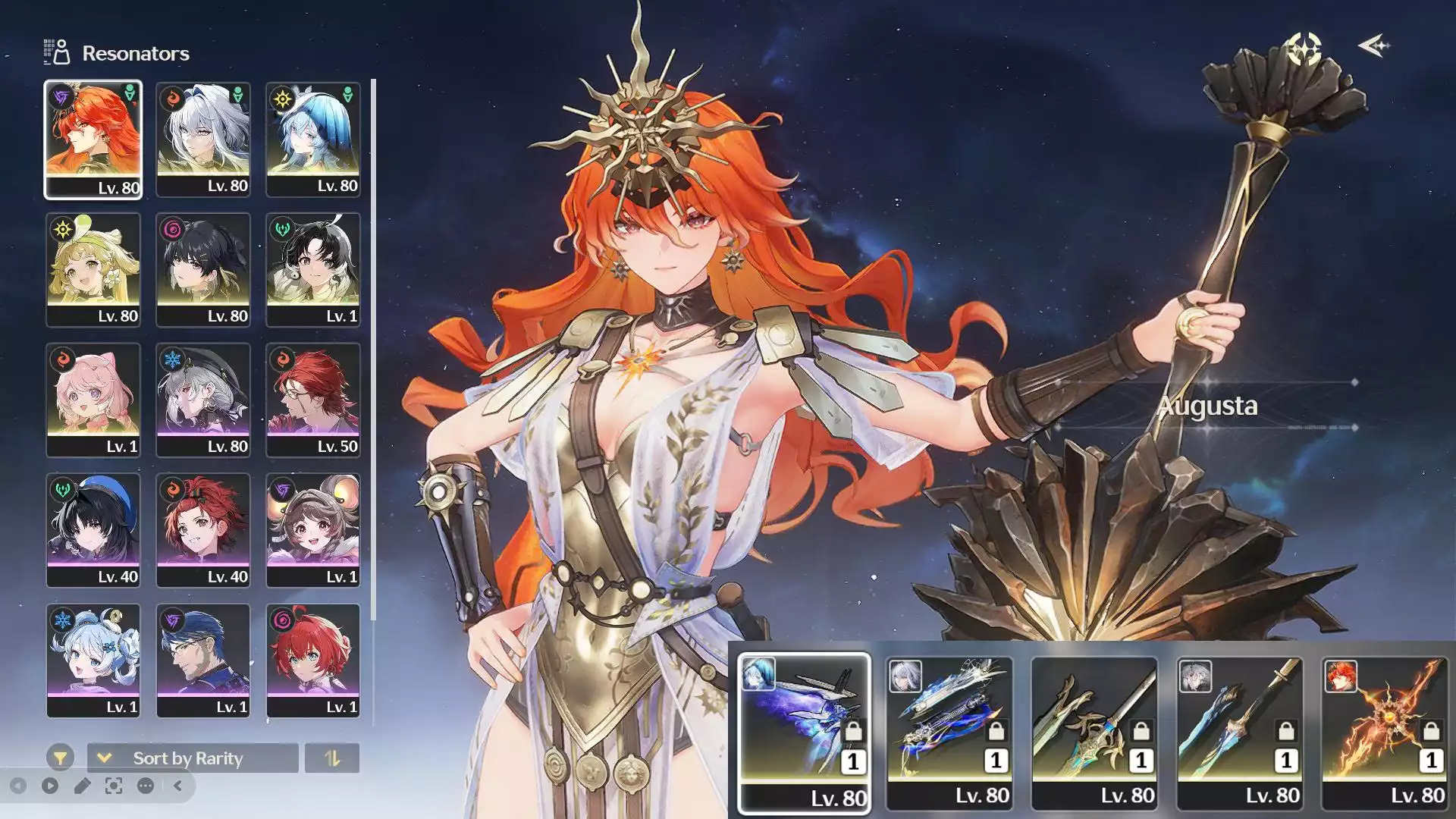Screen dimensions: 1456x819
Task: Choose the white-haired Lv. 80 resonator
Action: coord(202,140)
